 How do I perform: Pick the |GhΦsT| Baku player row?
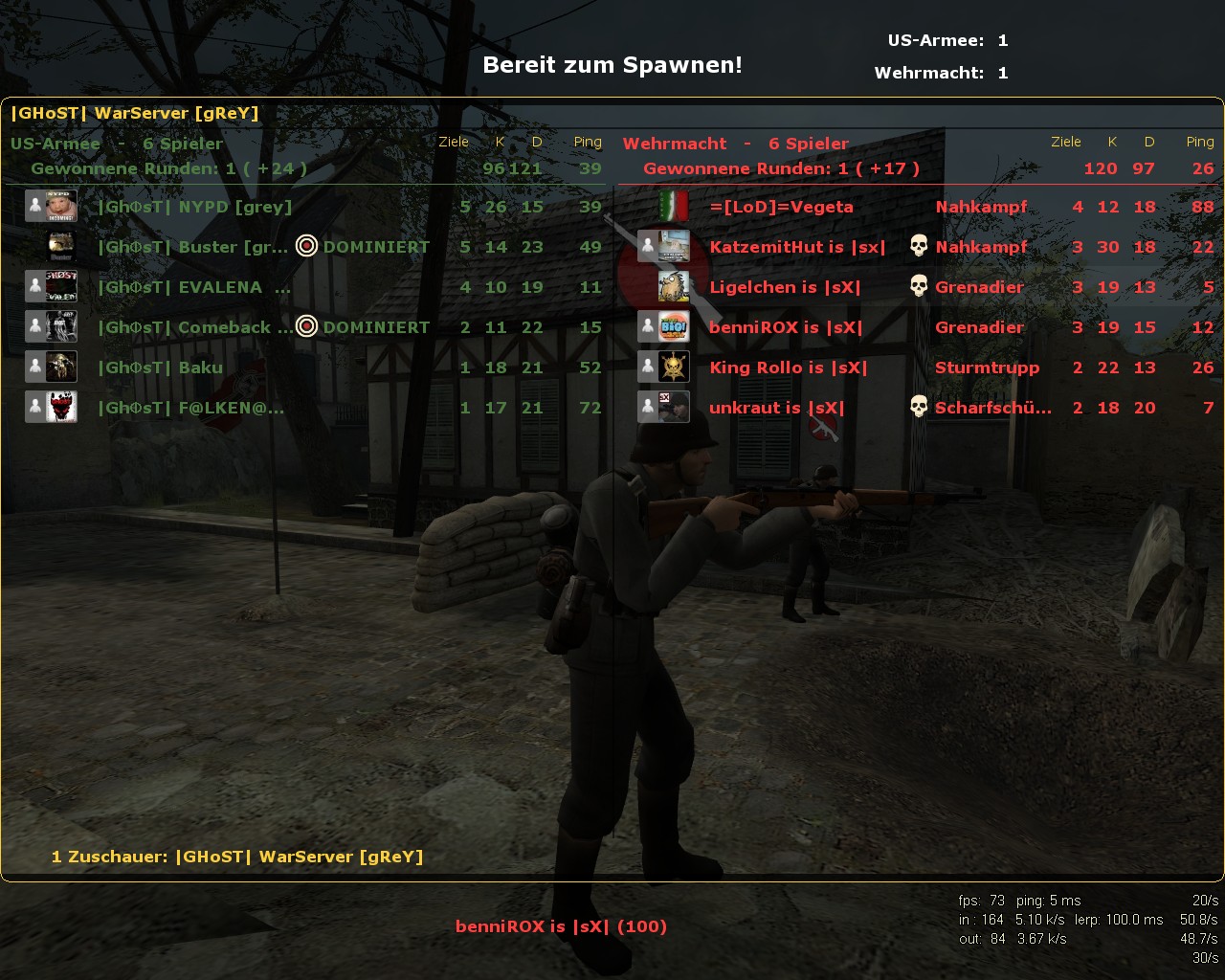pyautogui.click(x=161, y=367)
